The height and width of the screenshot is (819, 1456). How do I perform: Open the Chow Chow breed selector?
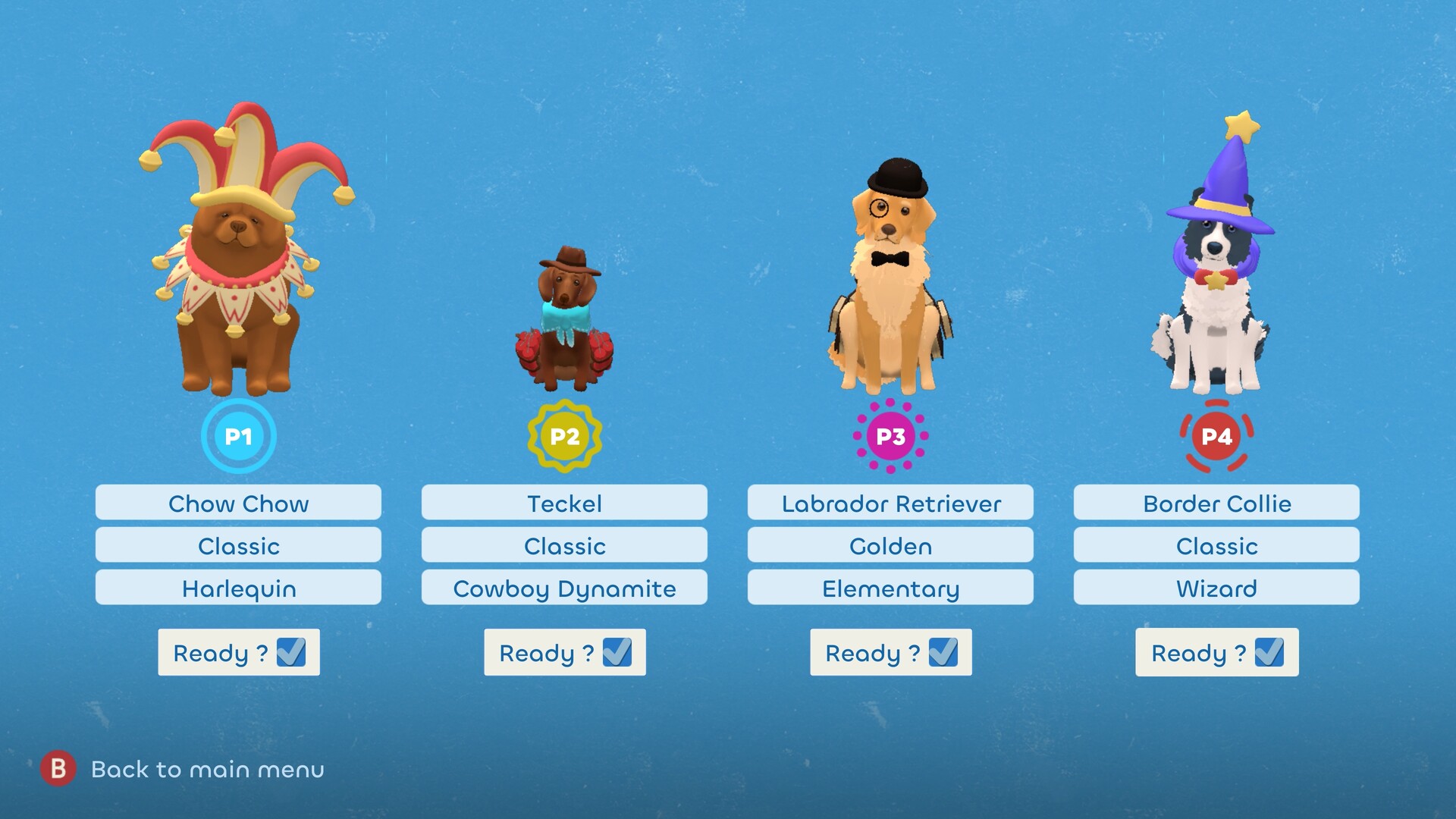238,503
